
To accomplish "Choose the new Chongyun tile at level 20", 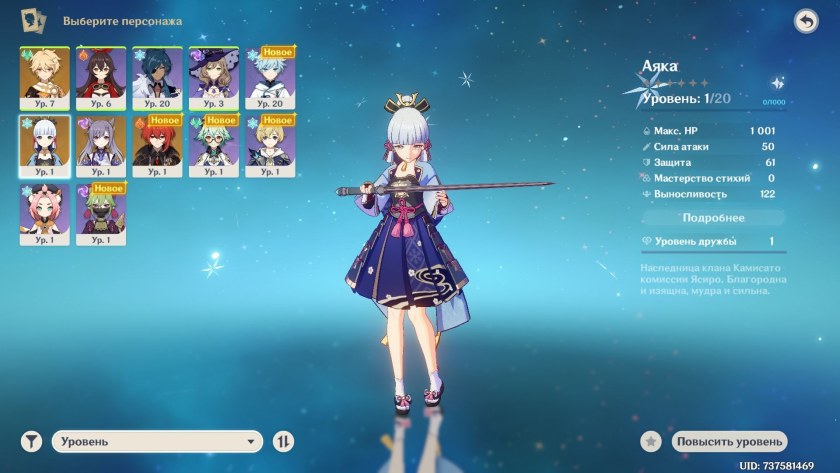I will (x=270, y=74).
